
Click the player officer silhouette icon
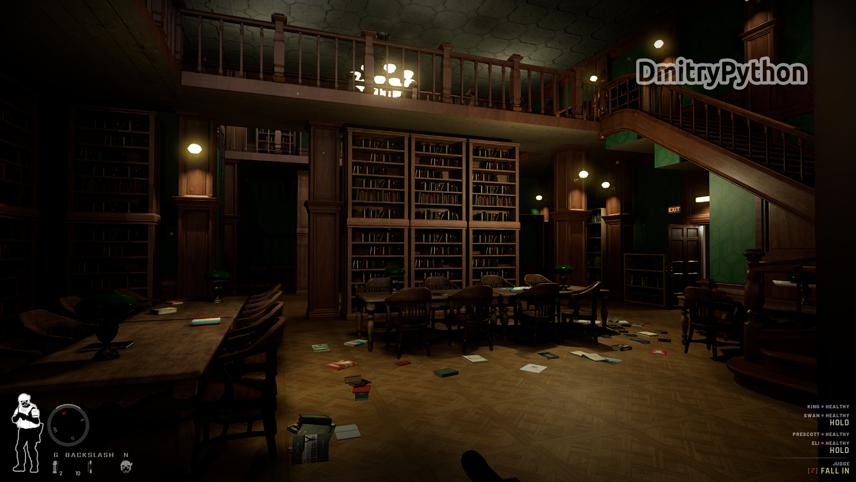pos(25,432)
